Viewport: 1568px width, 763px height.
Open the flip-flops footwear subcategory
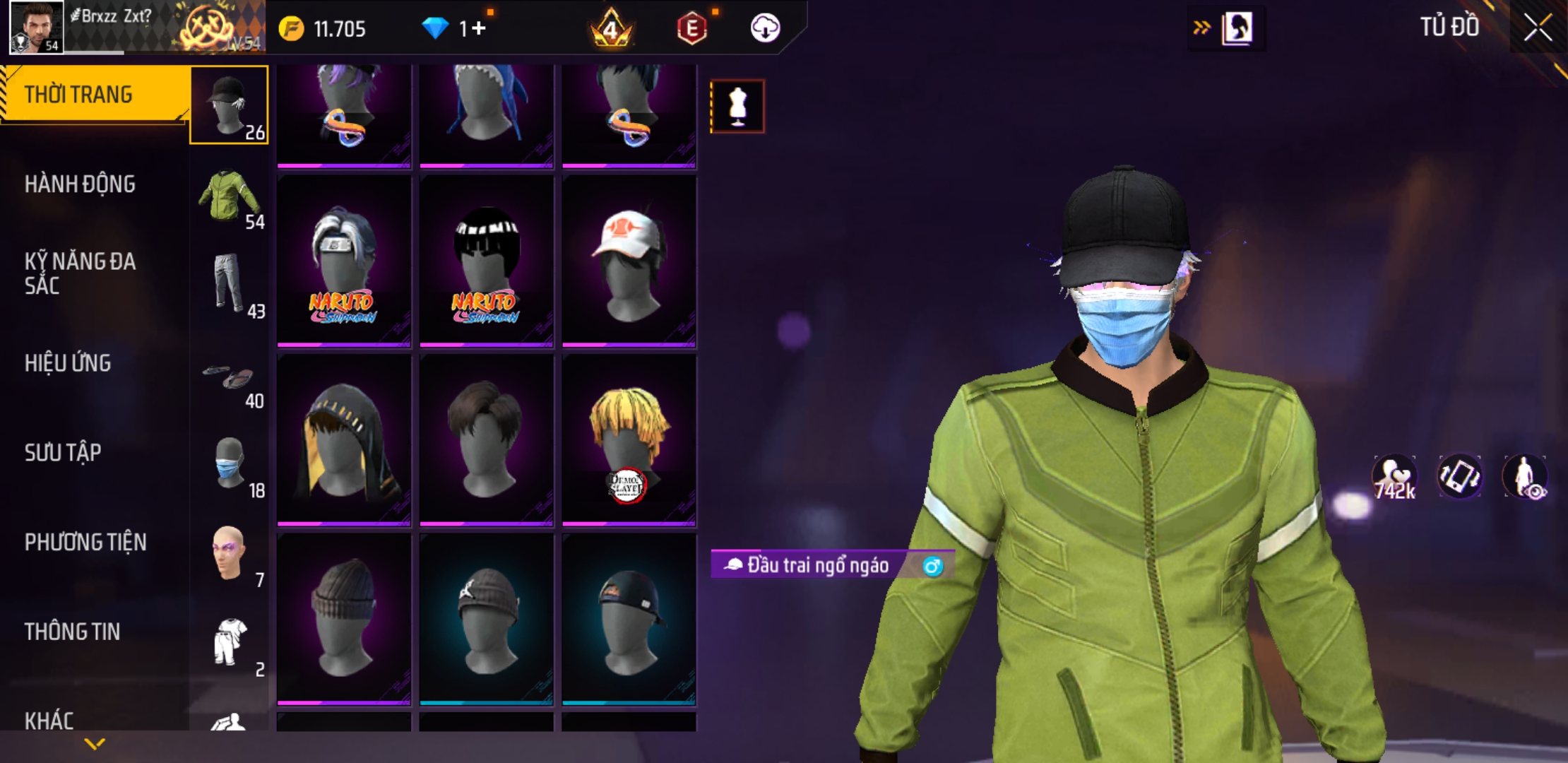pyautogui.click(x=229, y=378)
